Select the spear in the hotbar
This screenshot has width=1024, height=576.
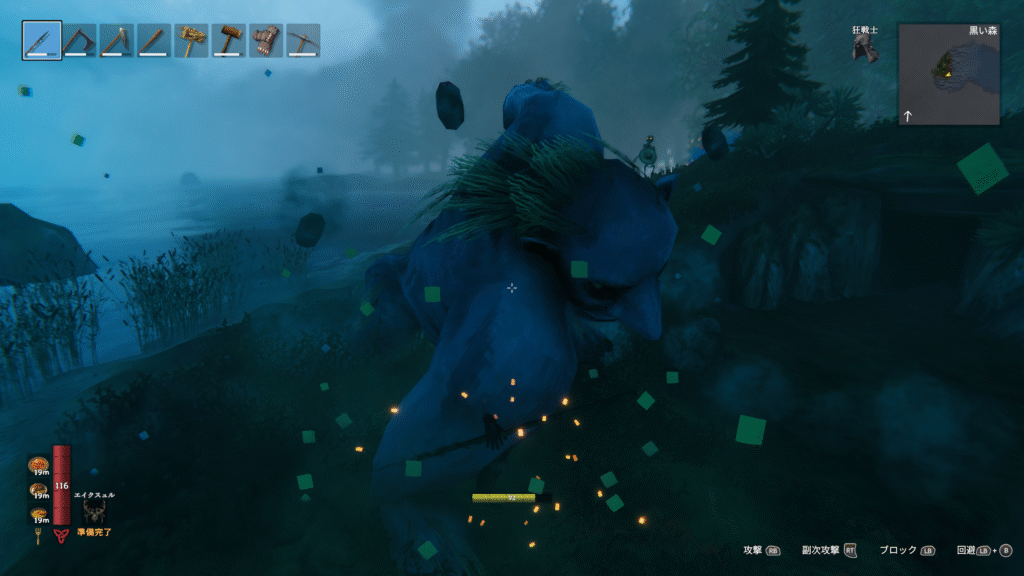pos(41,40)
